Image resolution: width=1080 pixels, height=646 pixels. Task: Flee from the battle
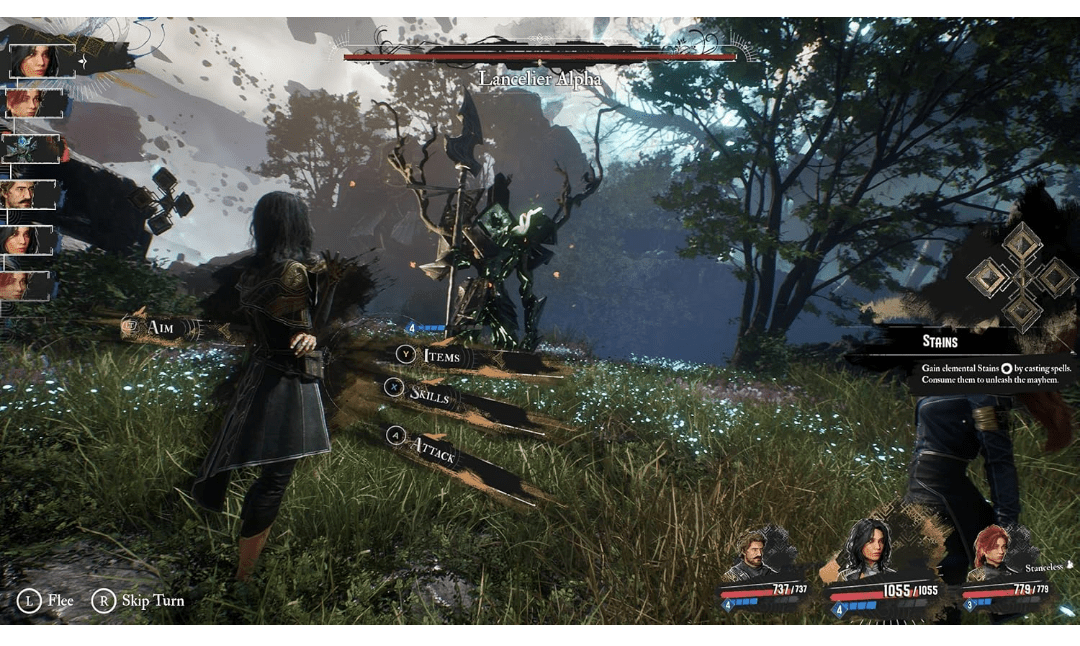pos(47,600)
